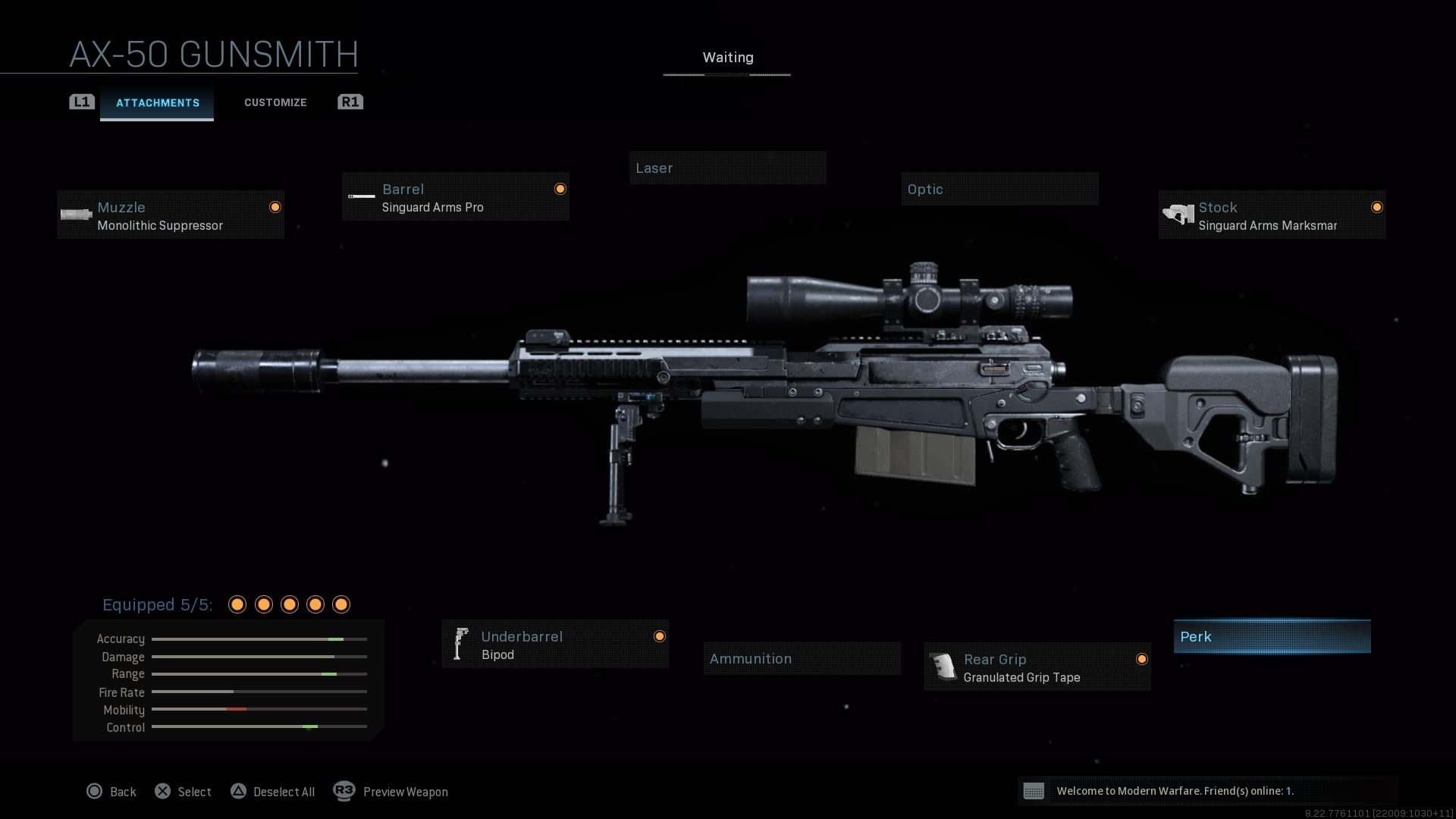This screenshot has height=819, width=1456.
Task: Click Preview Weapon
Action: tap(391, 791)
